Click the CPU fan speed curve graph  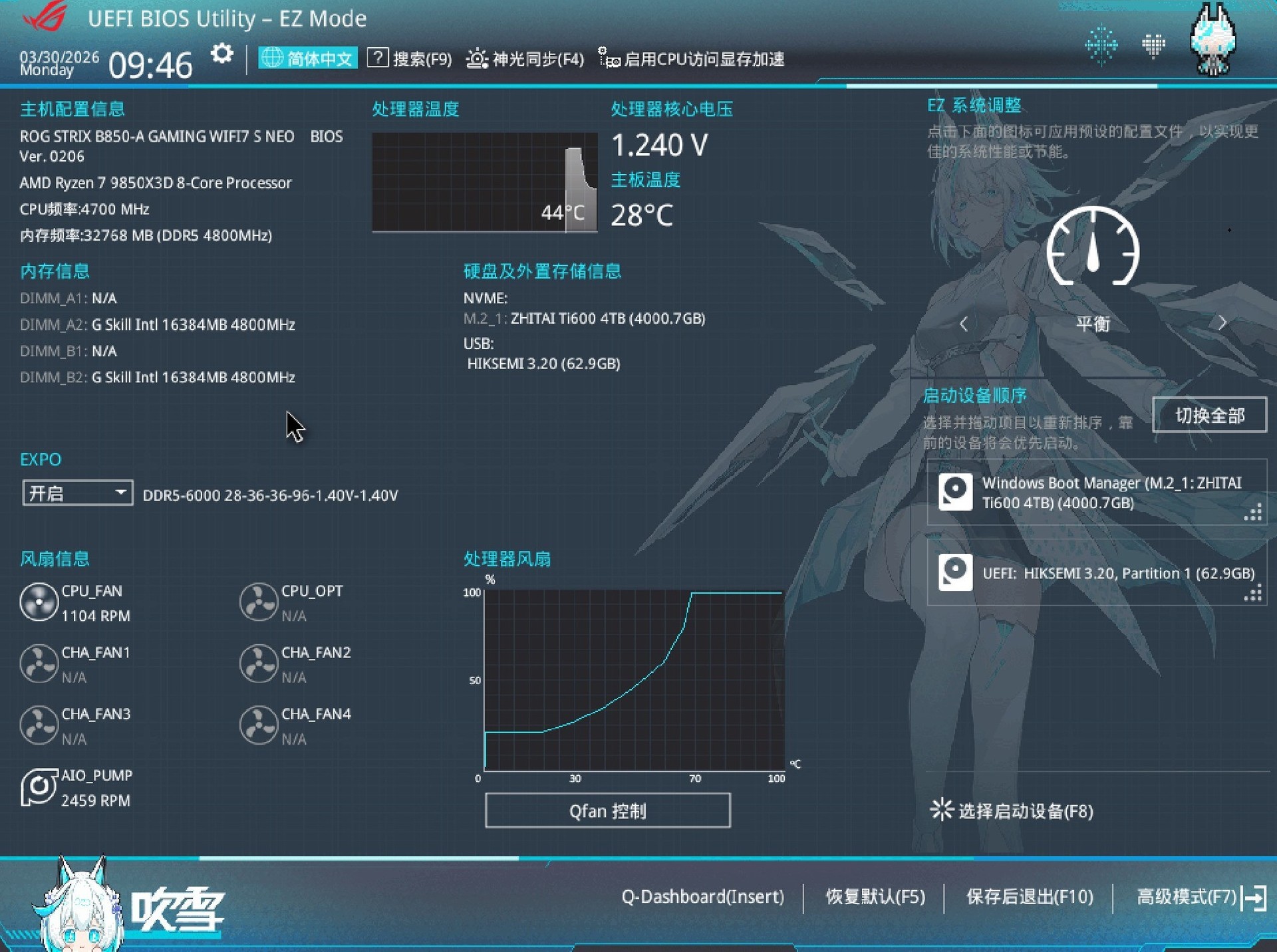632,678
